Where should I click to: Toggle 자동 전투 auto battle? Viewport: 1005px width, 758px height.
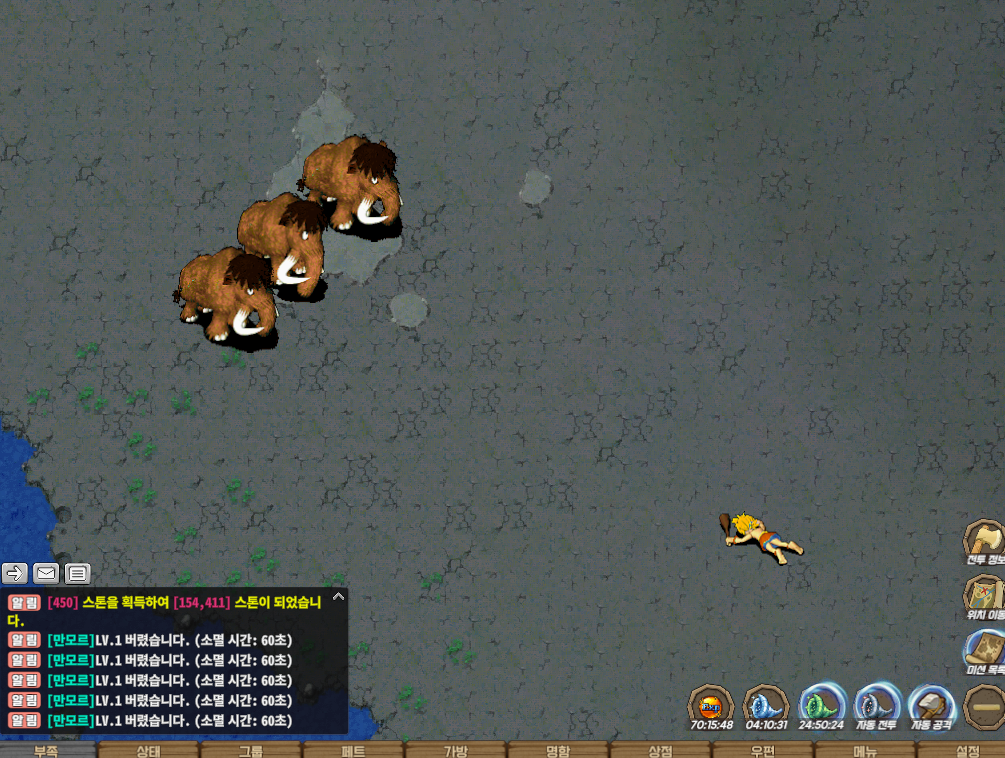(877, 705)
